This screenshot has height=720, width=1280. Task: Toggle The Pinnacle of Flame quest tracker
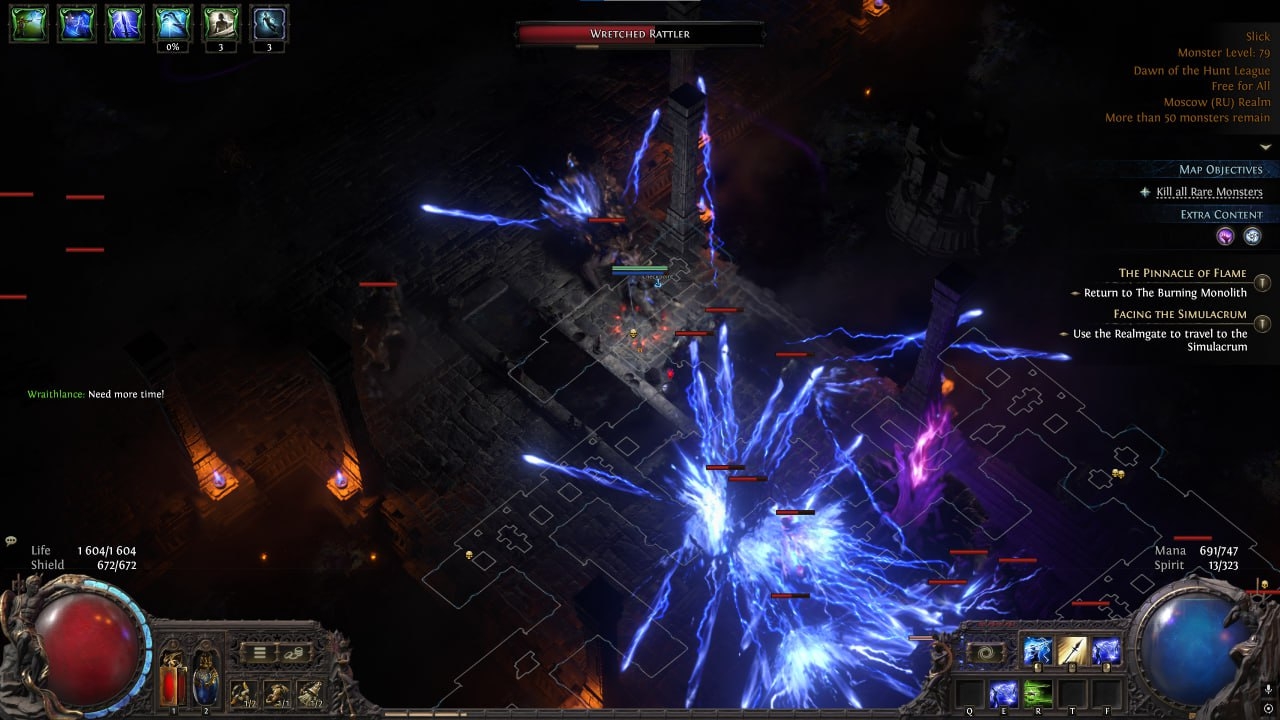click(1262, 283)
